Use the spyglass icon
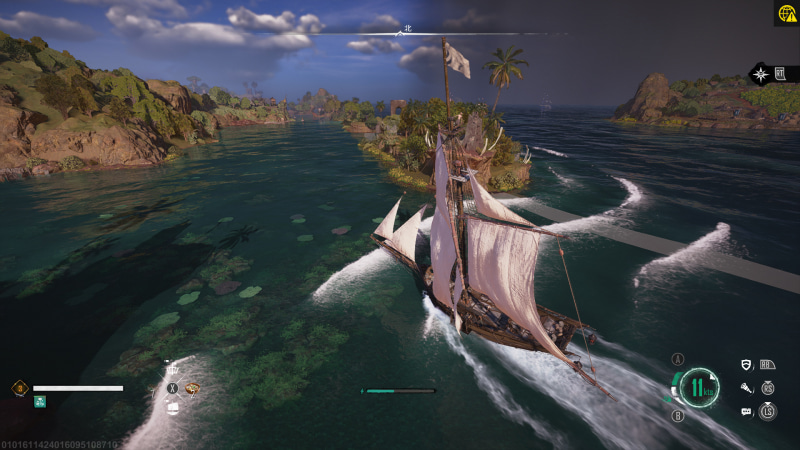 point(746,388)
